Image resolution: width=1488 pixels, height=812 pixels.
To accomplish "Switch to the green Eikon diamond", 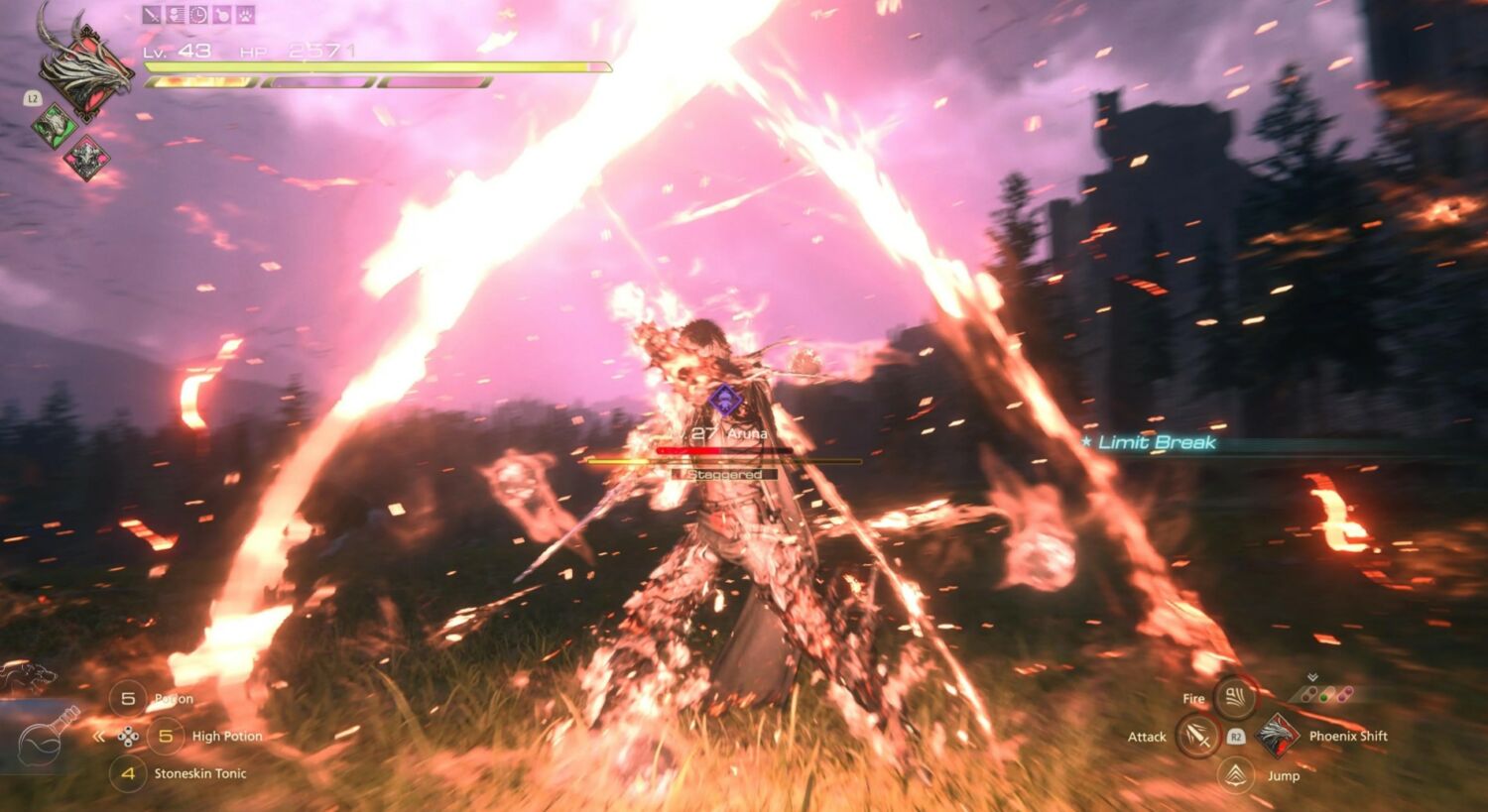I will click(x=55, y=125).
